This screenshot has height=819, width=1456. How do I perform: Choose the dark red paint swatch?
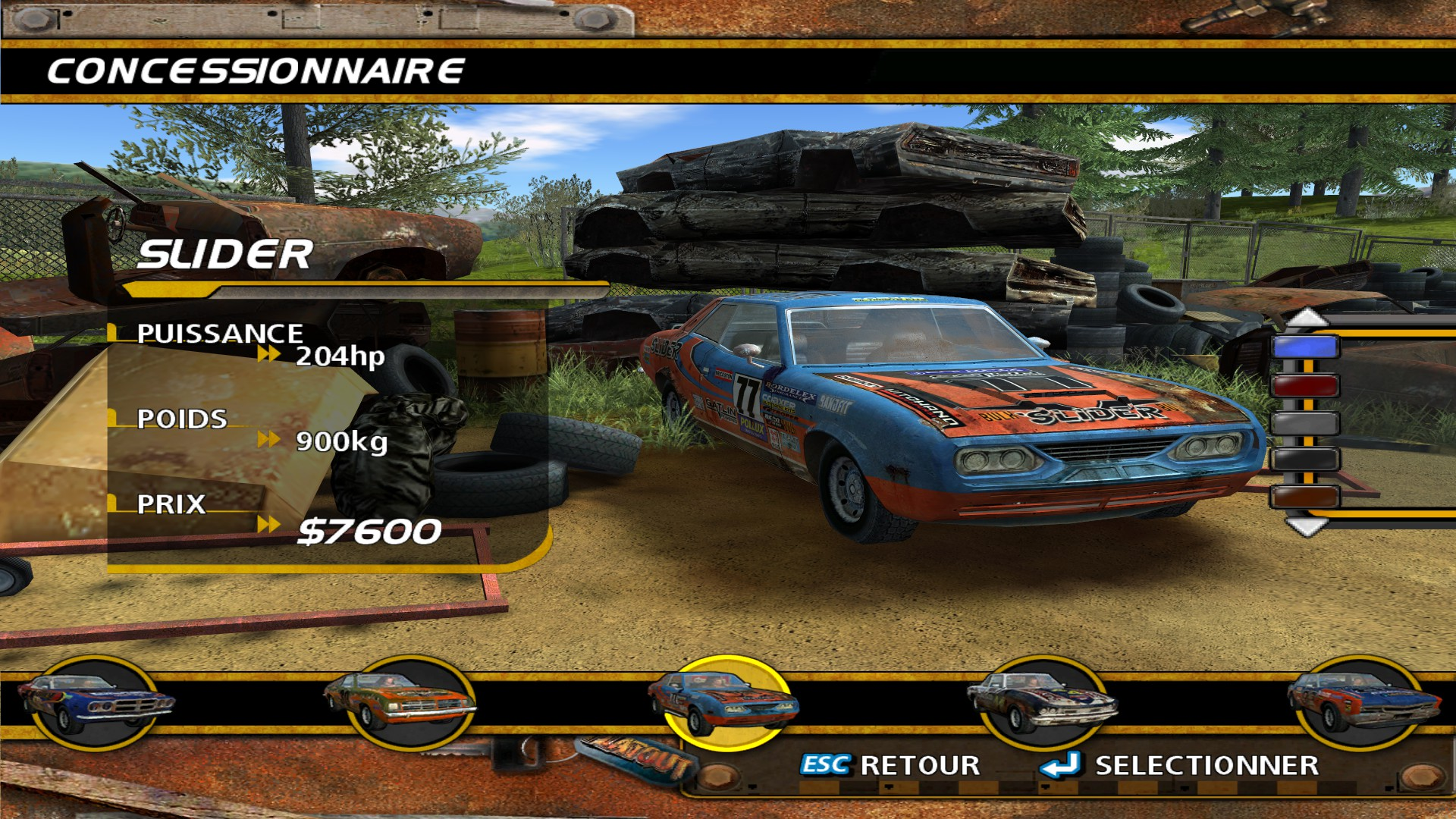(x=1305, y=385)
